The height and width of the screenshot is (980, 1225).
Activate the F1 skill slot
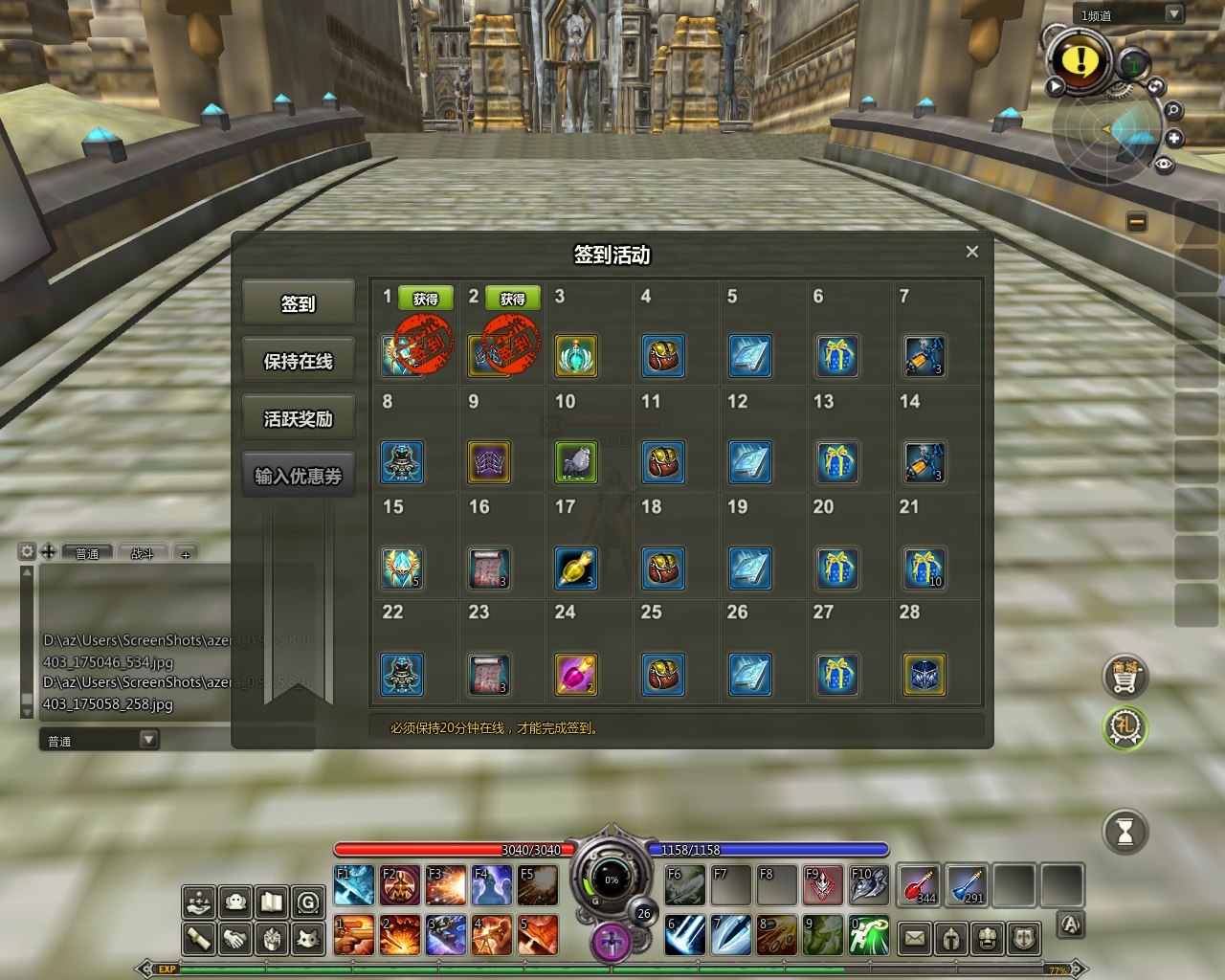353,885
